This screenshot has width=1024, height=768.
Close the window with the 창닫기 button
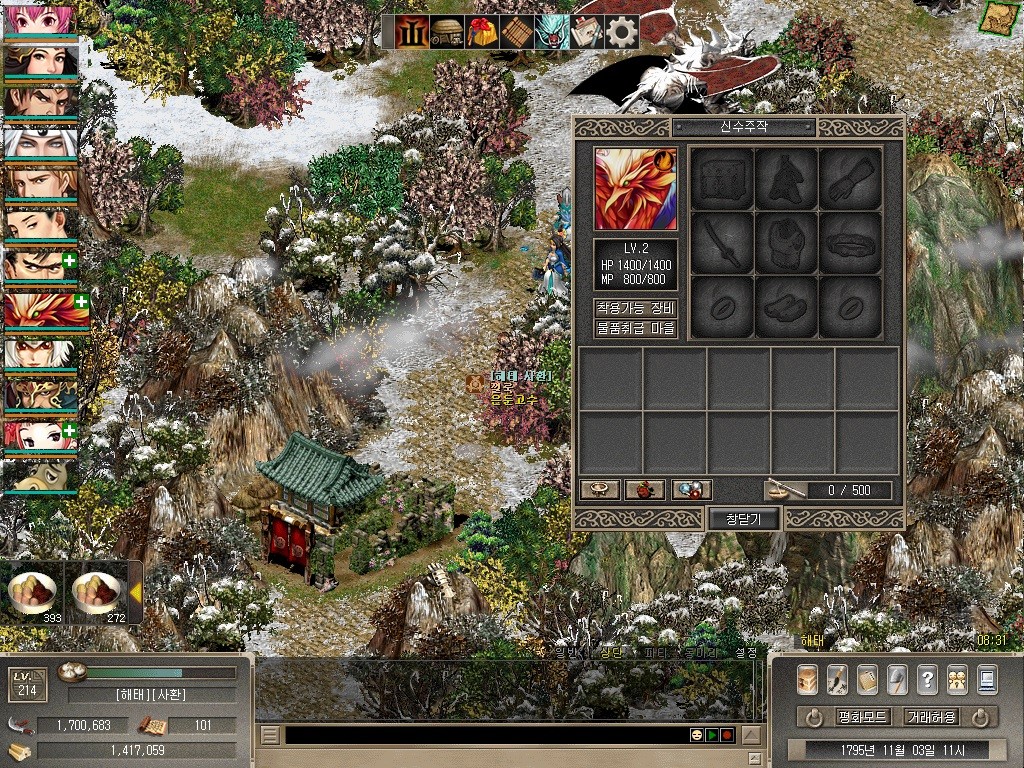[743, 519]
